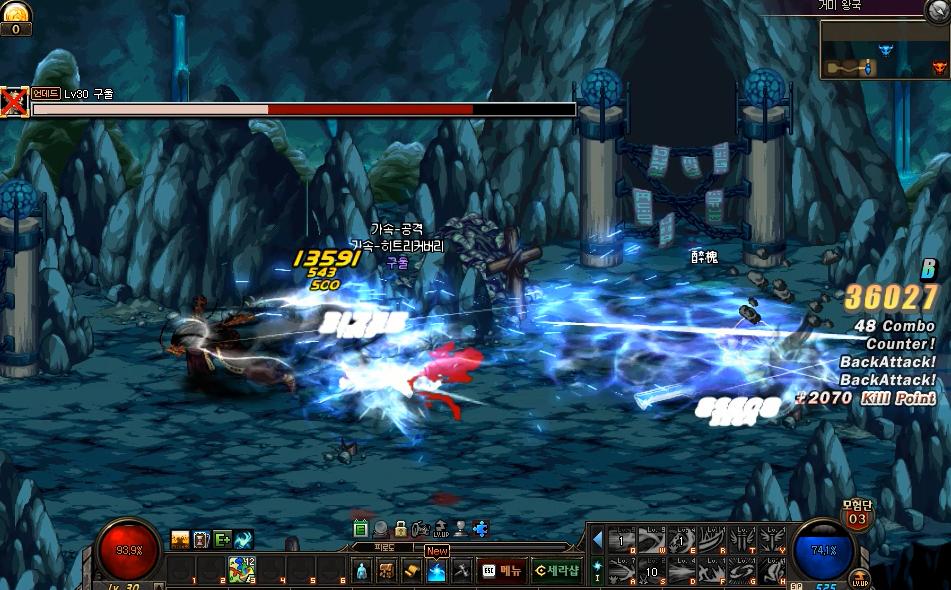Activate the skill bound to Q
This screenshot has height=590, width=951.
tap(622, 541)
